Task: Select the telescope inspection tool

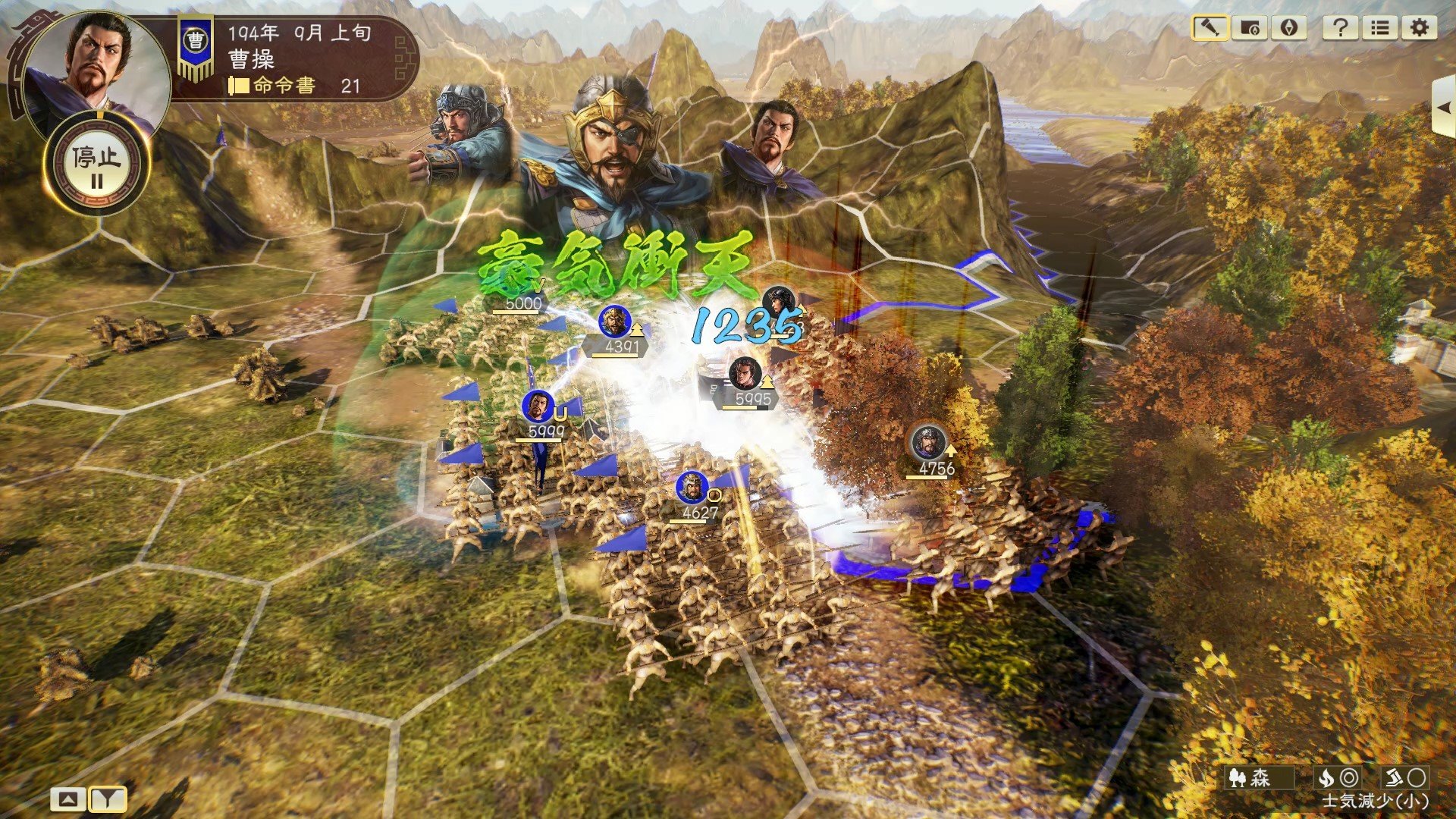Action: coord(1211,28)
